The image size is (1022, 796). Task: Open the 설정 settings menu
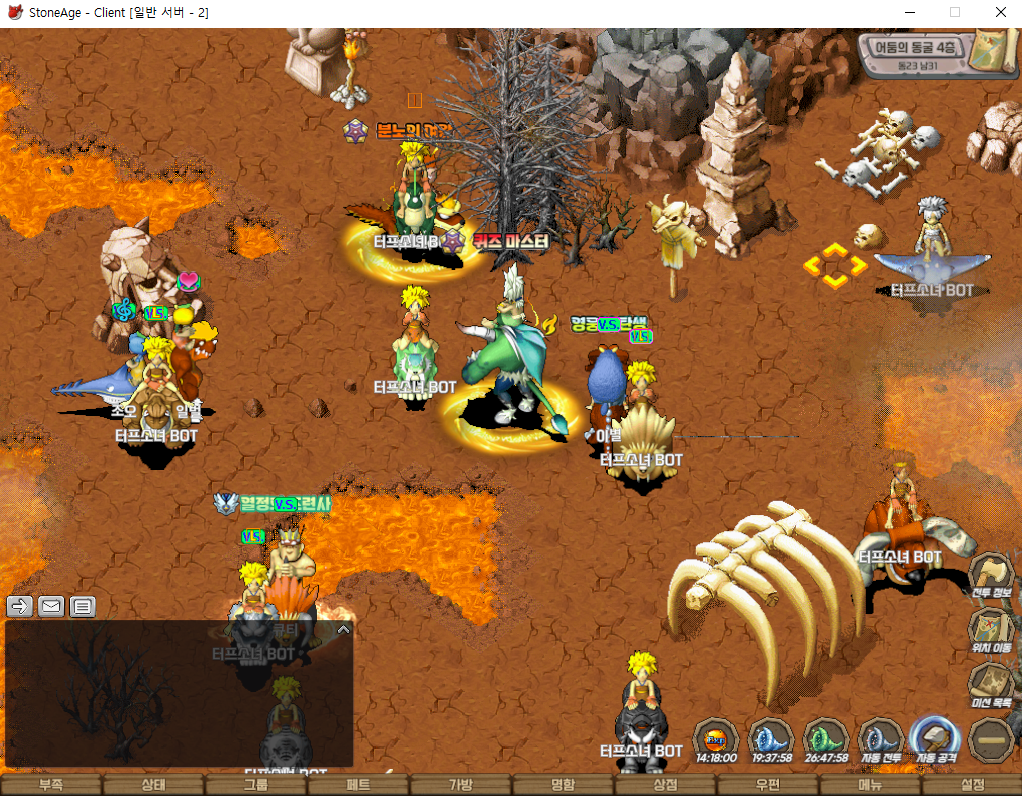[x=972, y=785]
